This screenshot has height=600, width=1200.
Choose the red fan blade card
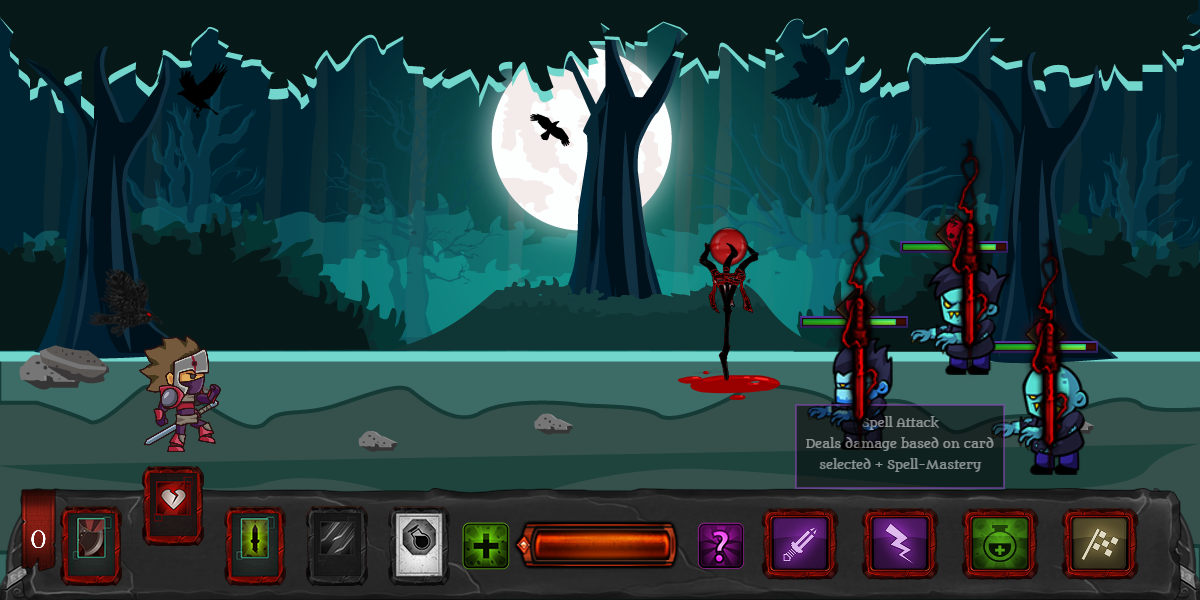[91, 545]
